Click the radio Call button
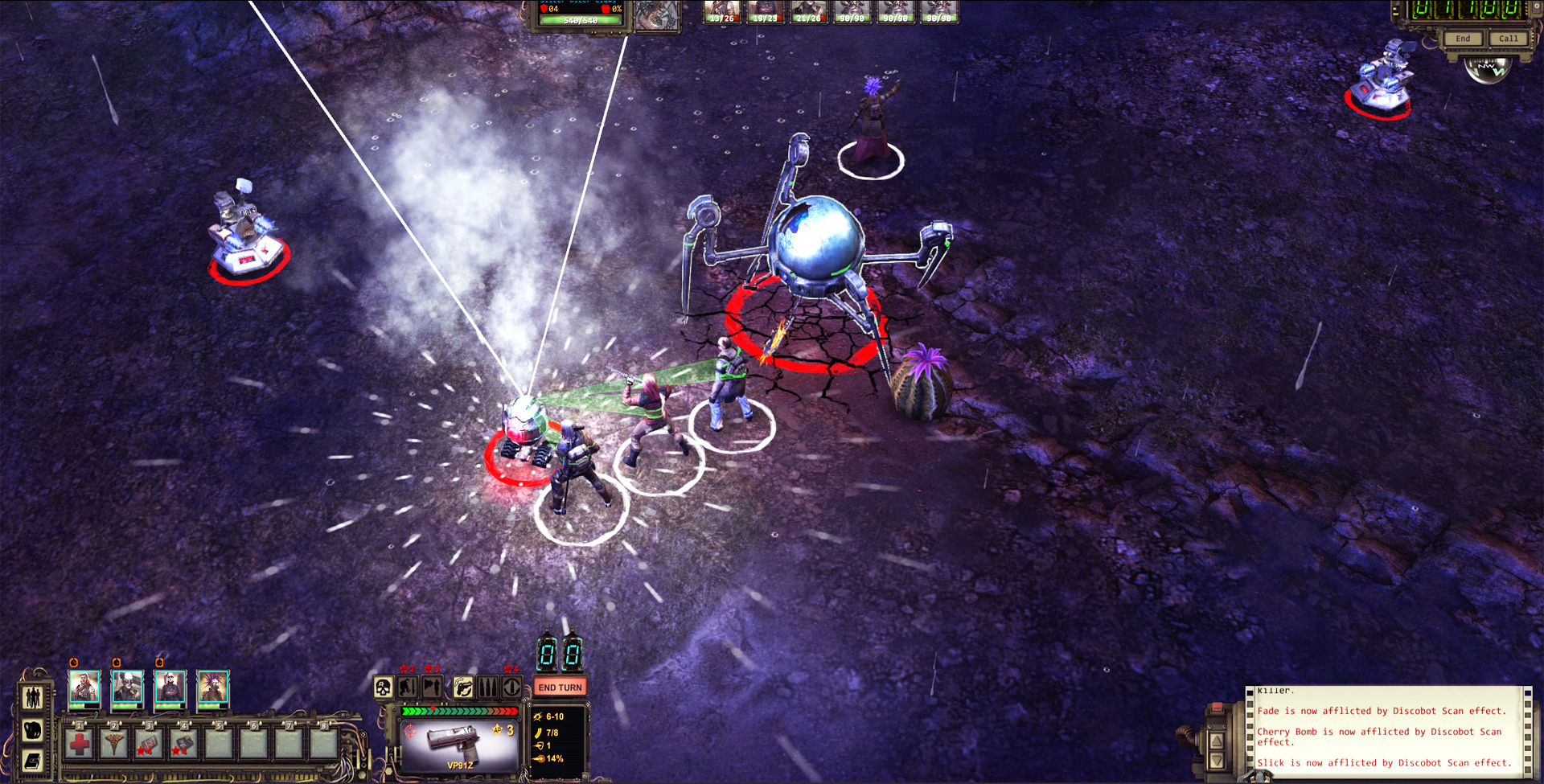This screenshot has width=1544, height=784. 1509,39
